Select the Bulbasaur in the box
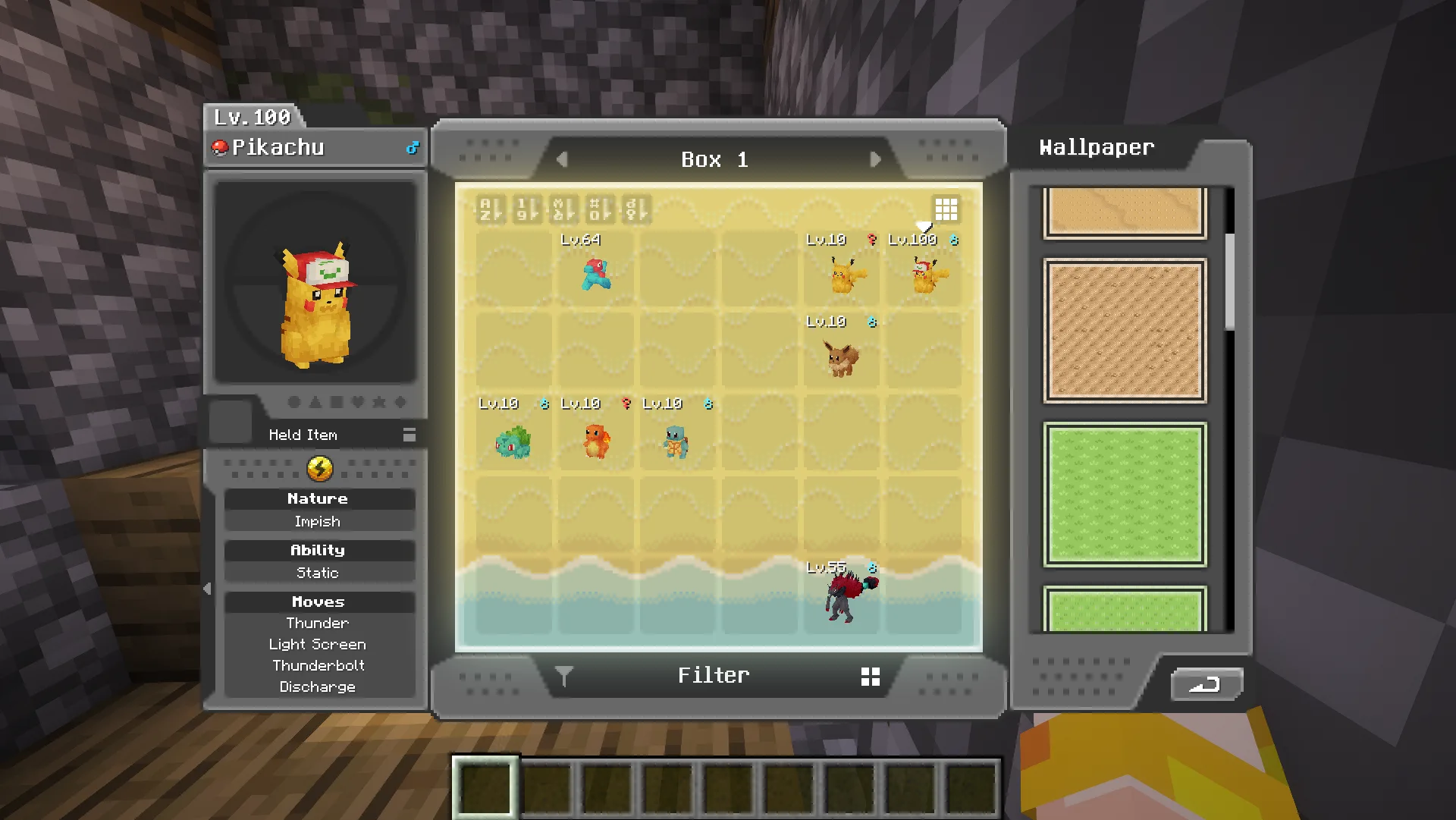 [x=513, y=441]
